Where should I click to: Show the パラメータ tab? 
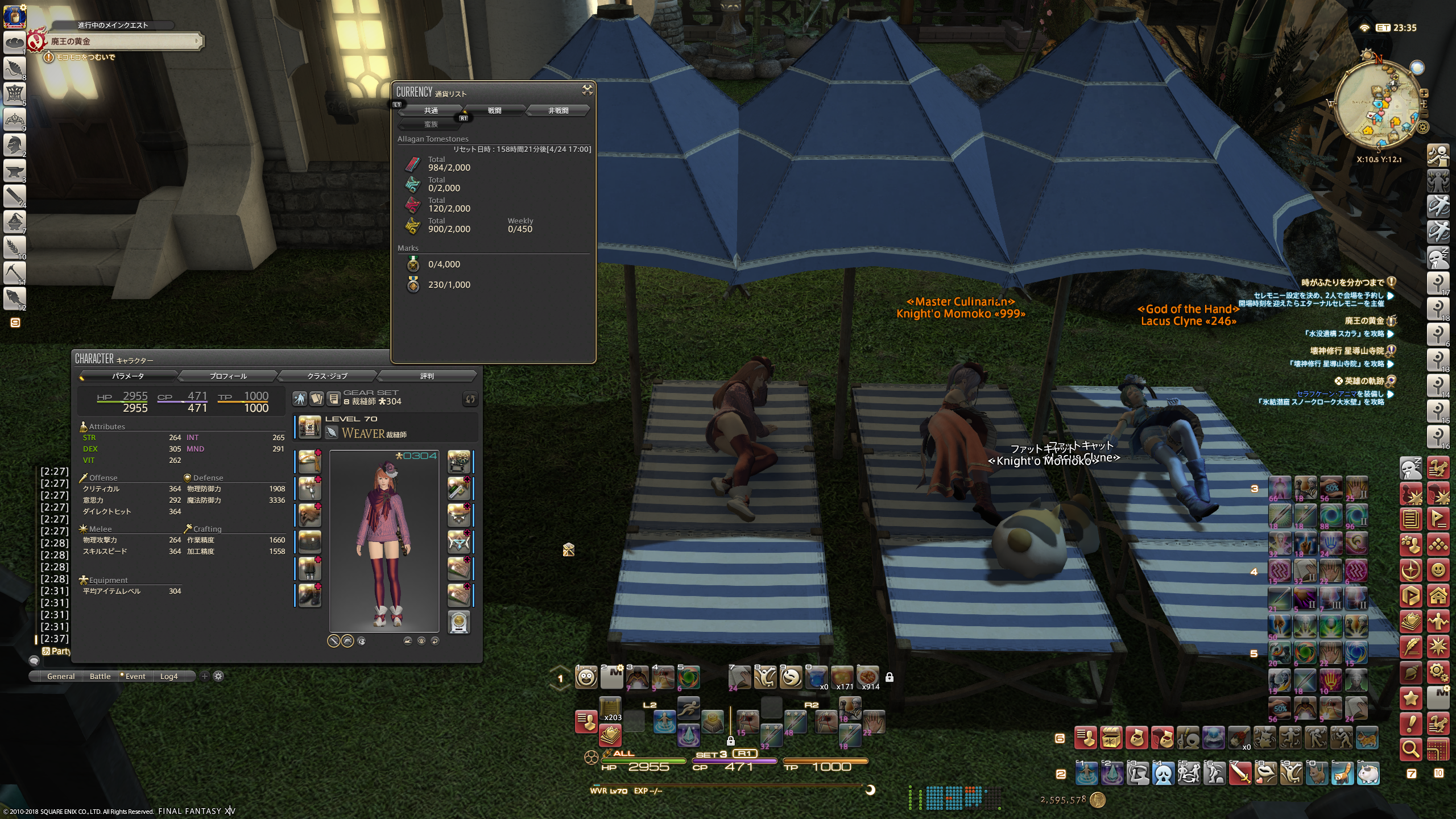point(128,376)
